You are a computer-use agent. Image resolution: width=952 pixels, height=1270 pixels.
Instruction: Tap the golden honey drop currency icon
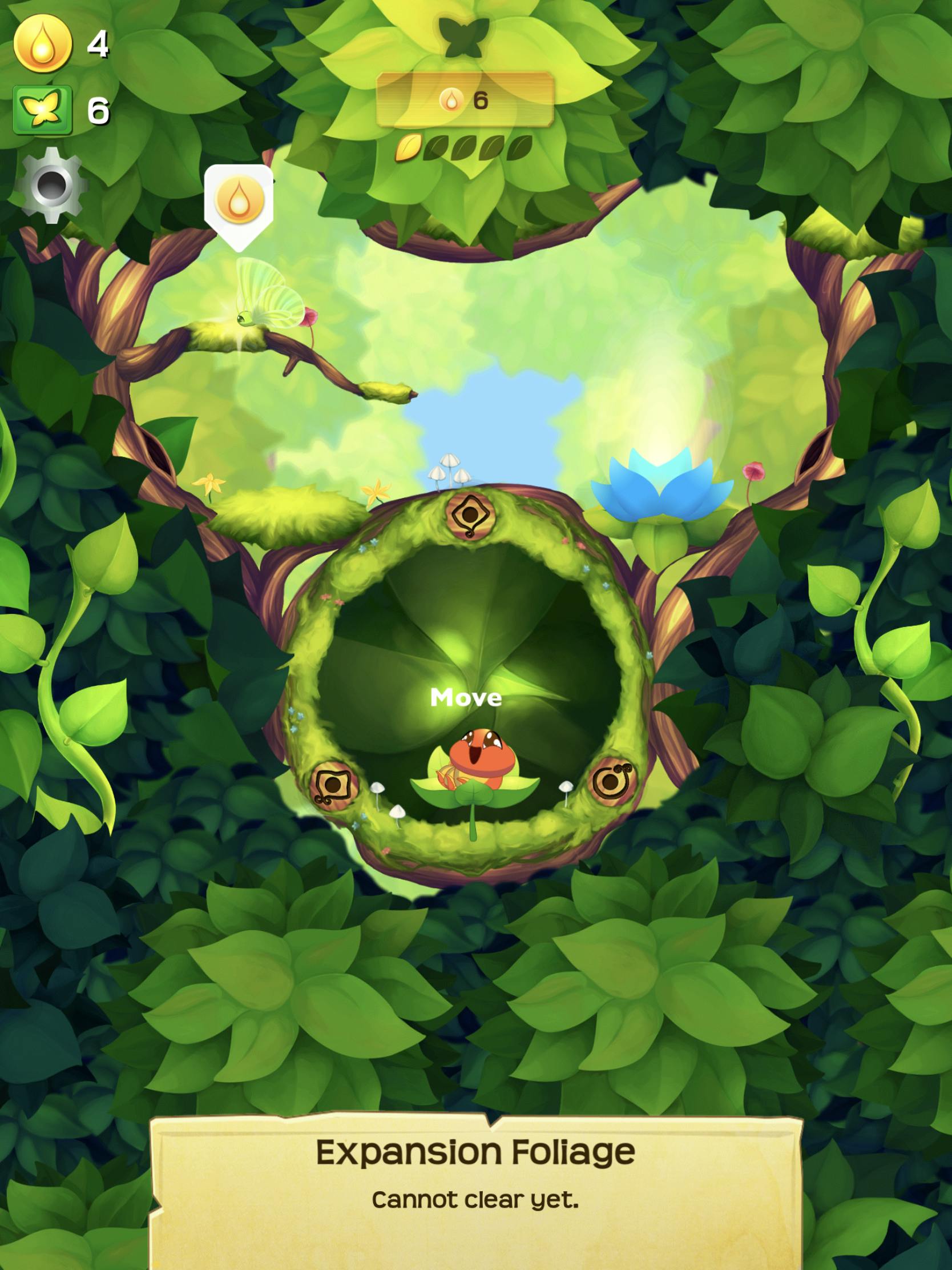click(x=42, y=43)
